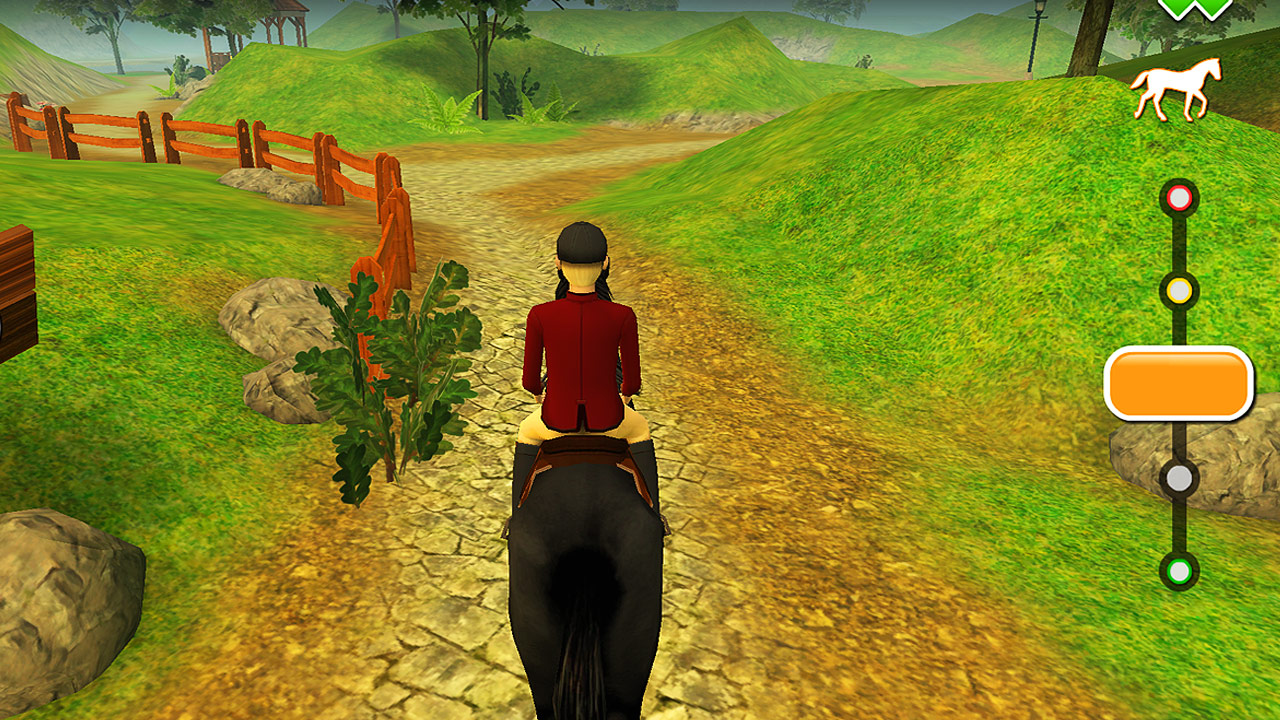Click the yellow circle marker on the track
The image size is (1280, 720).
coord(1178,290)
